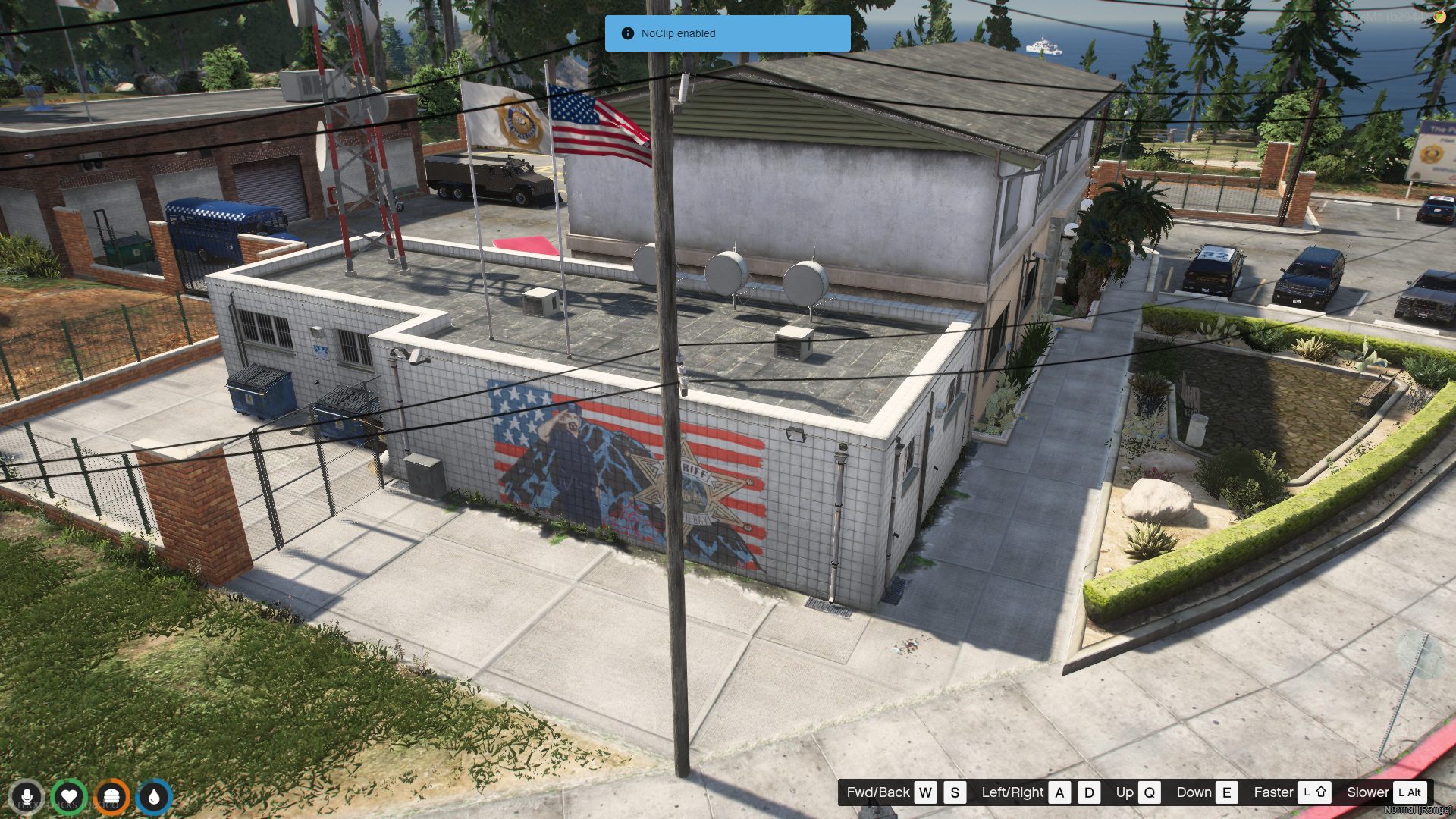This screenshot has width=1456, height=819.
Task: Select the green heart health icon
Action: [x=69, y=797]
